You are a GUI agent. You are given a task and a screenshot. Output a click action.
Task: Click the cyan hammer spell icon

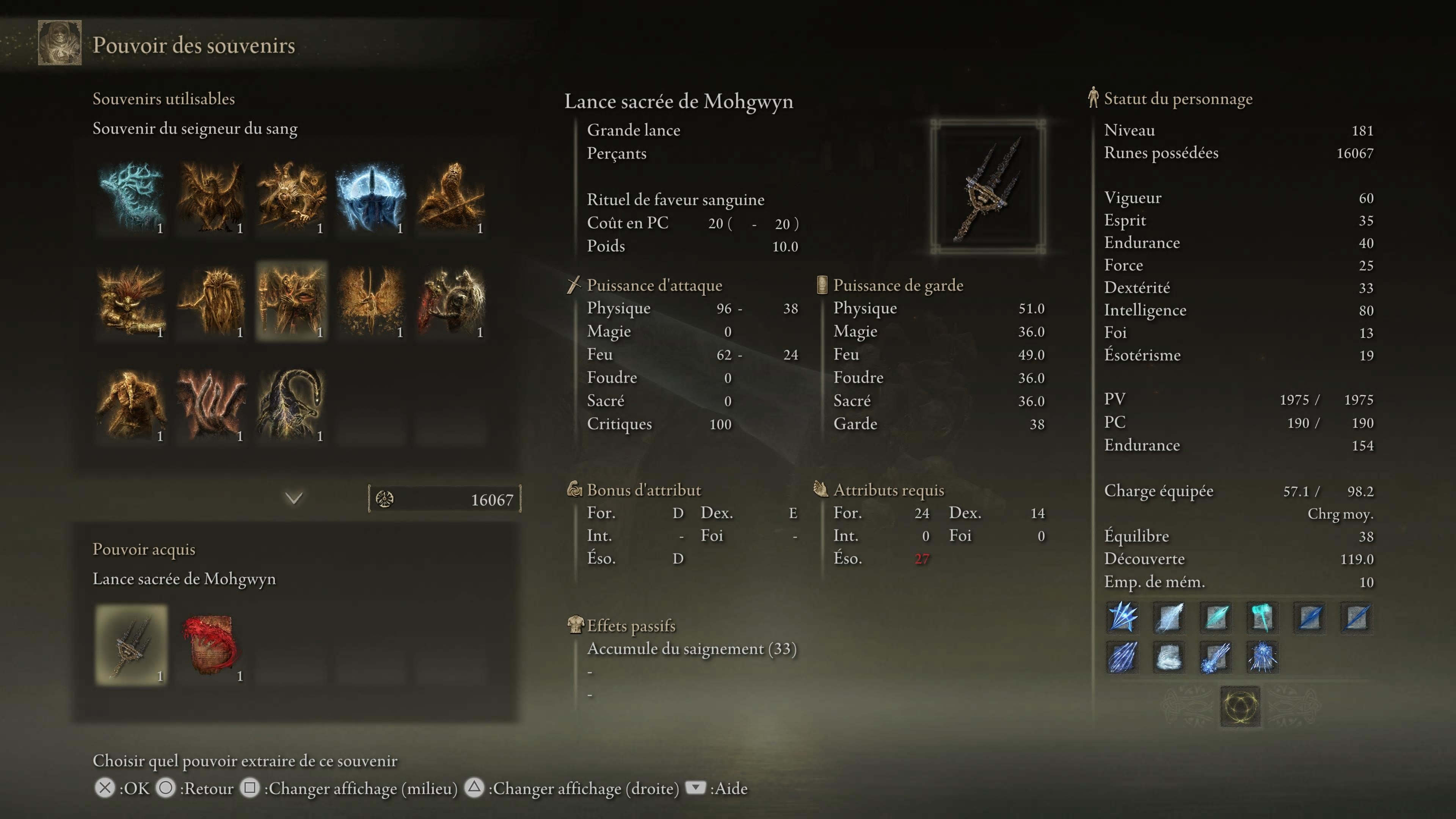click(x=1261, y=617)
